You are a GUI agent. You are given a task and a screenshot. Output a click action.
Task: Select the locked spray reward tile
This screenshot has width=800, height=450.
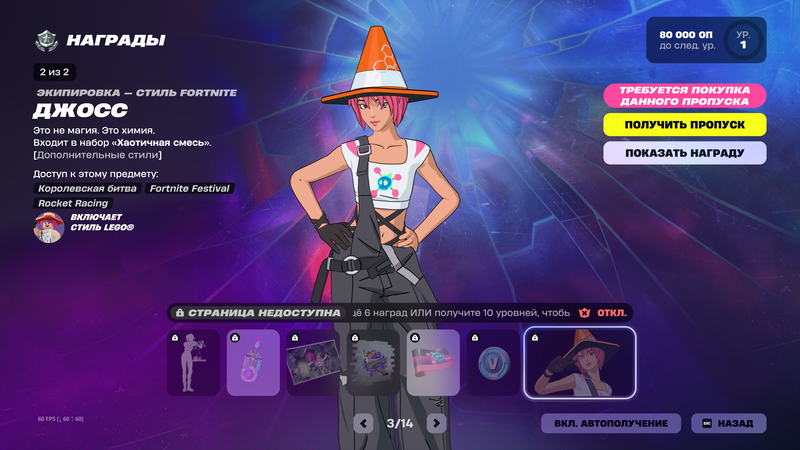[x=373, y=363]
